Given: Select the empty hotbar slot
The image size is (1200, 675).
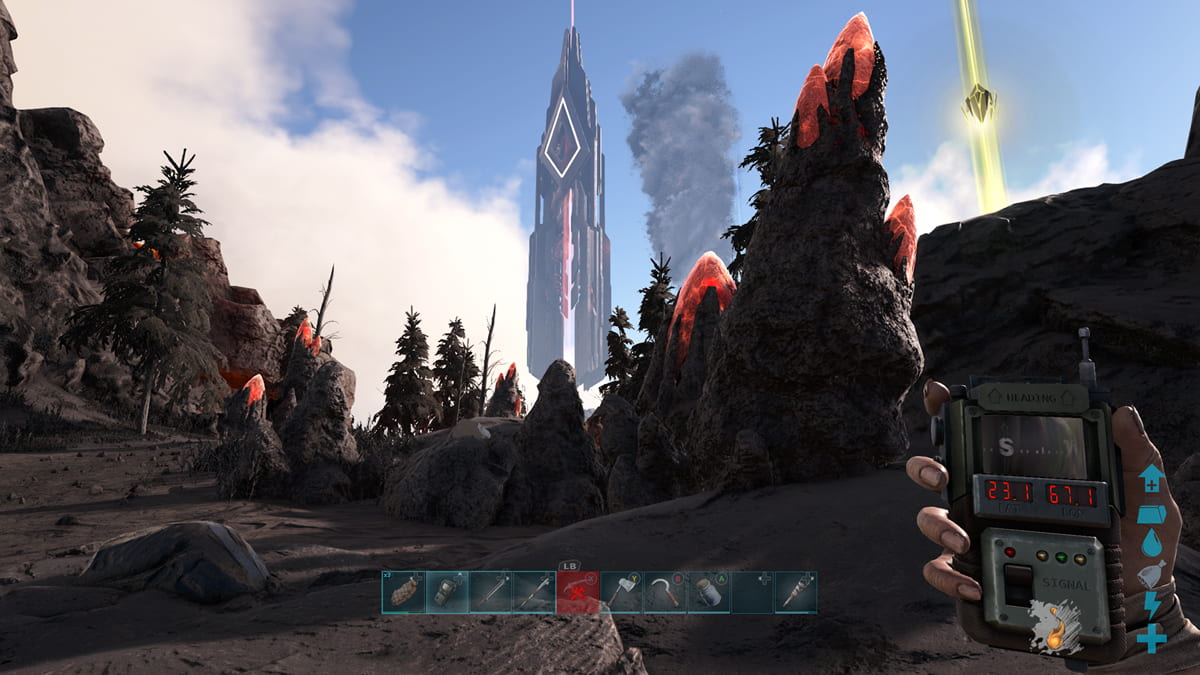Looking at the screenshot, I should 752,592.
